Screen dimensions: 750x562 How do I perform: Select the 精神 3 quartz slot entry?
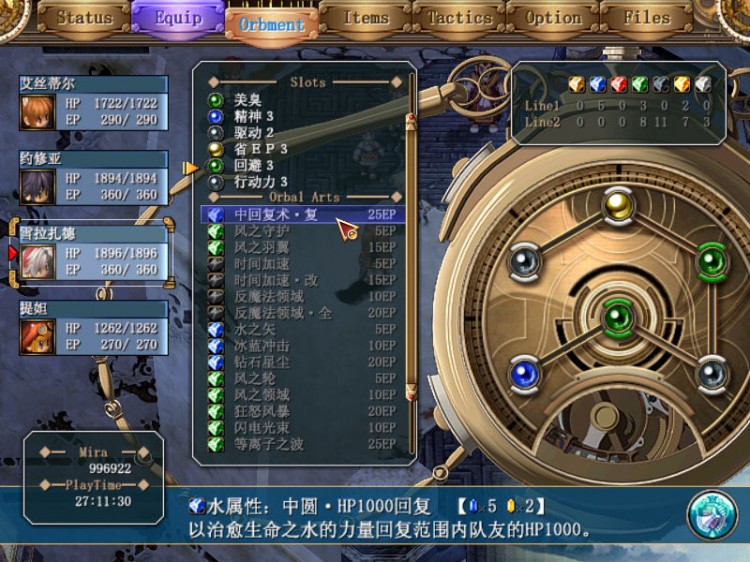254,116
